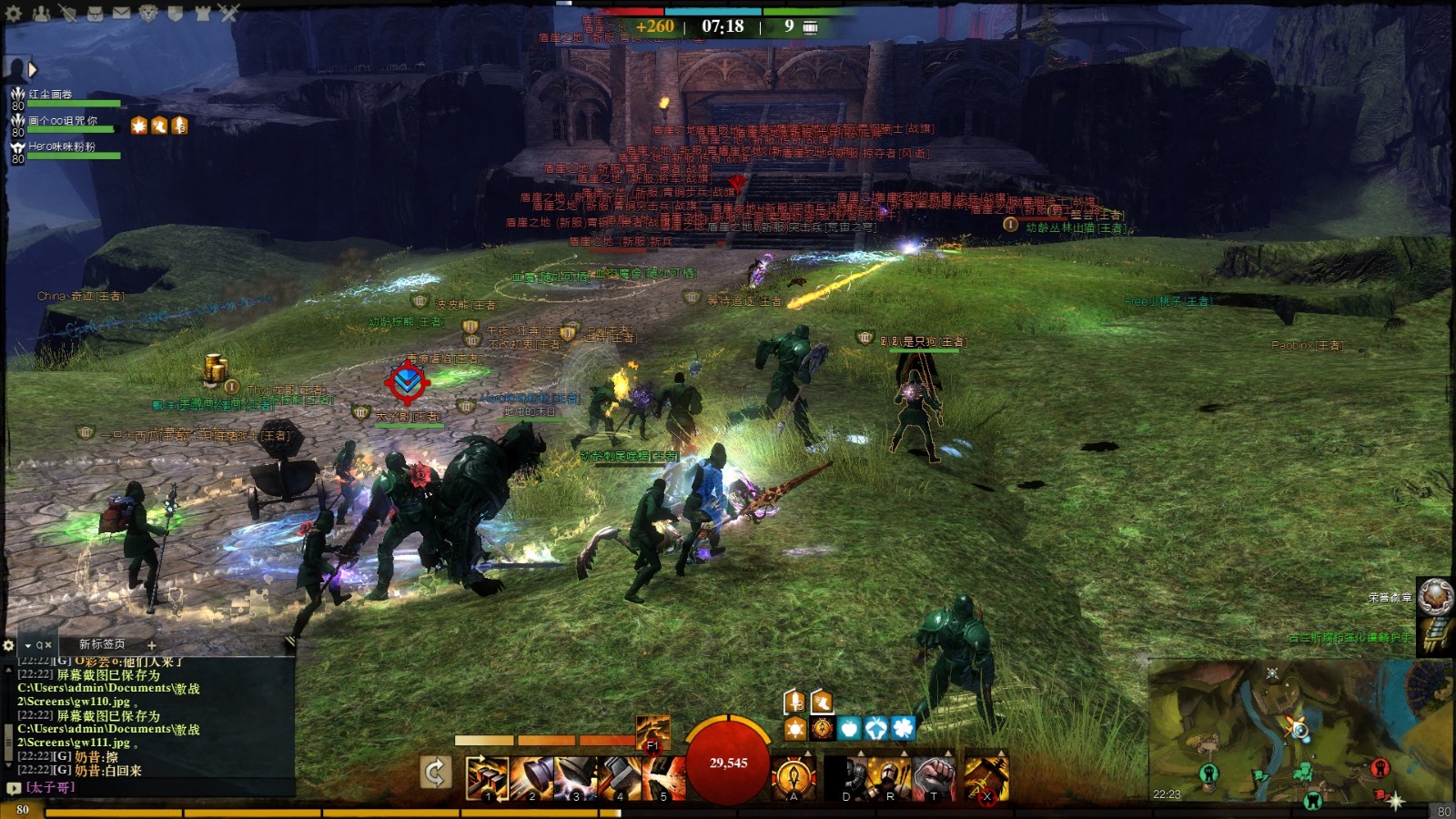This screenshot has width=1456, height=819.
Task: Open the inventory bag icon
Action: coord(95,13)
